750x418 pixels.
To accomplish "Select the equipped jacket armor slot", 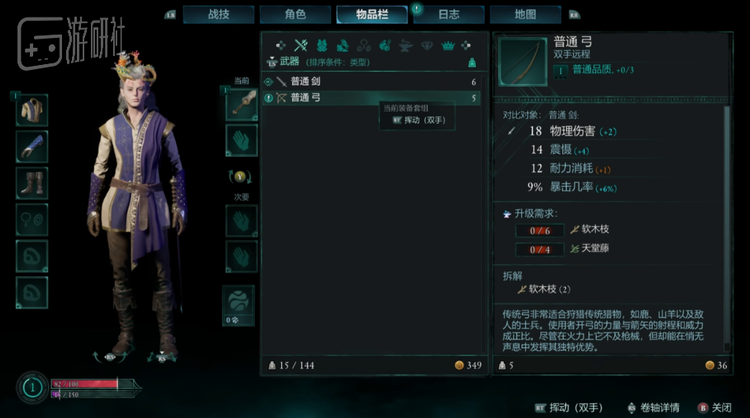I will click(32, 109).
